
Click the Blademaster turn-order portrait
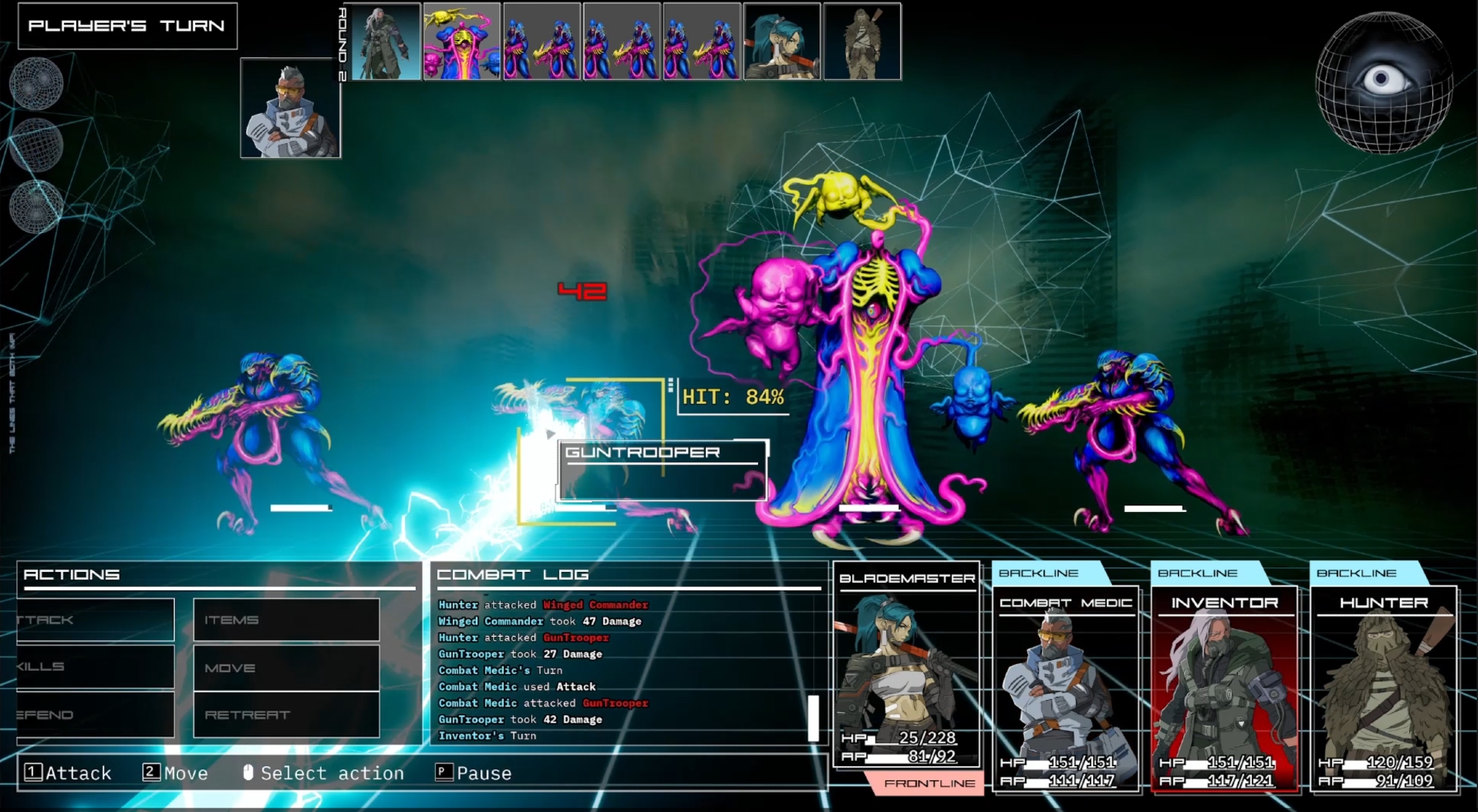coord(782,41)
